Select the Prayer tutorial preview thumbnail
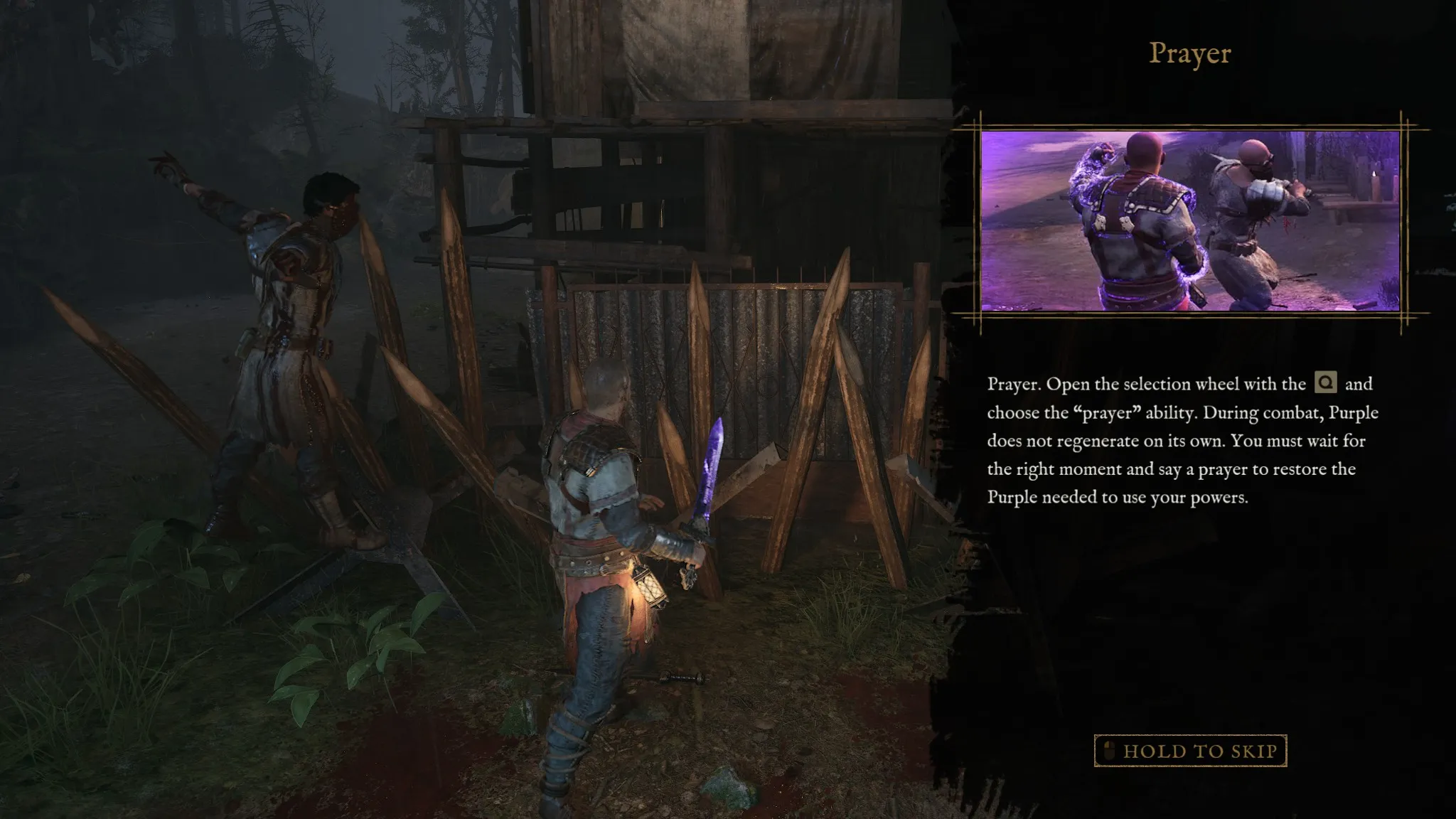Screen dimensions: 1456x819 pyautogui.click(x=1190, y=221)
